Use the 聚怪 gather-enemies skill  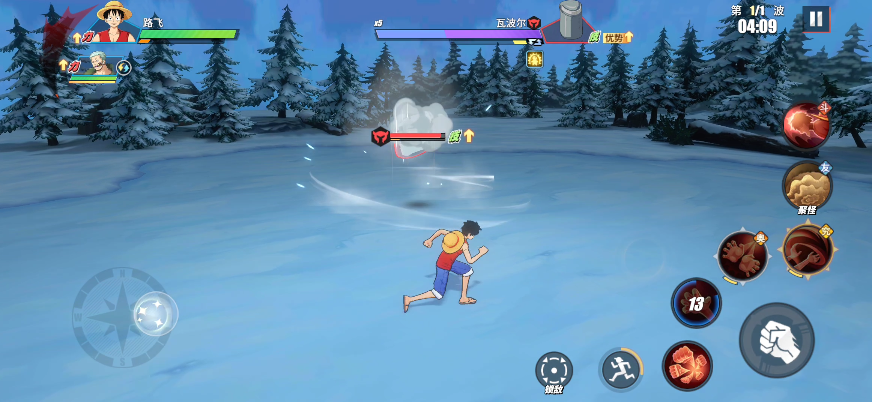point(806,185)
